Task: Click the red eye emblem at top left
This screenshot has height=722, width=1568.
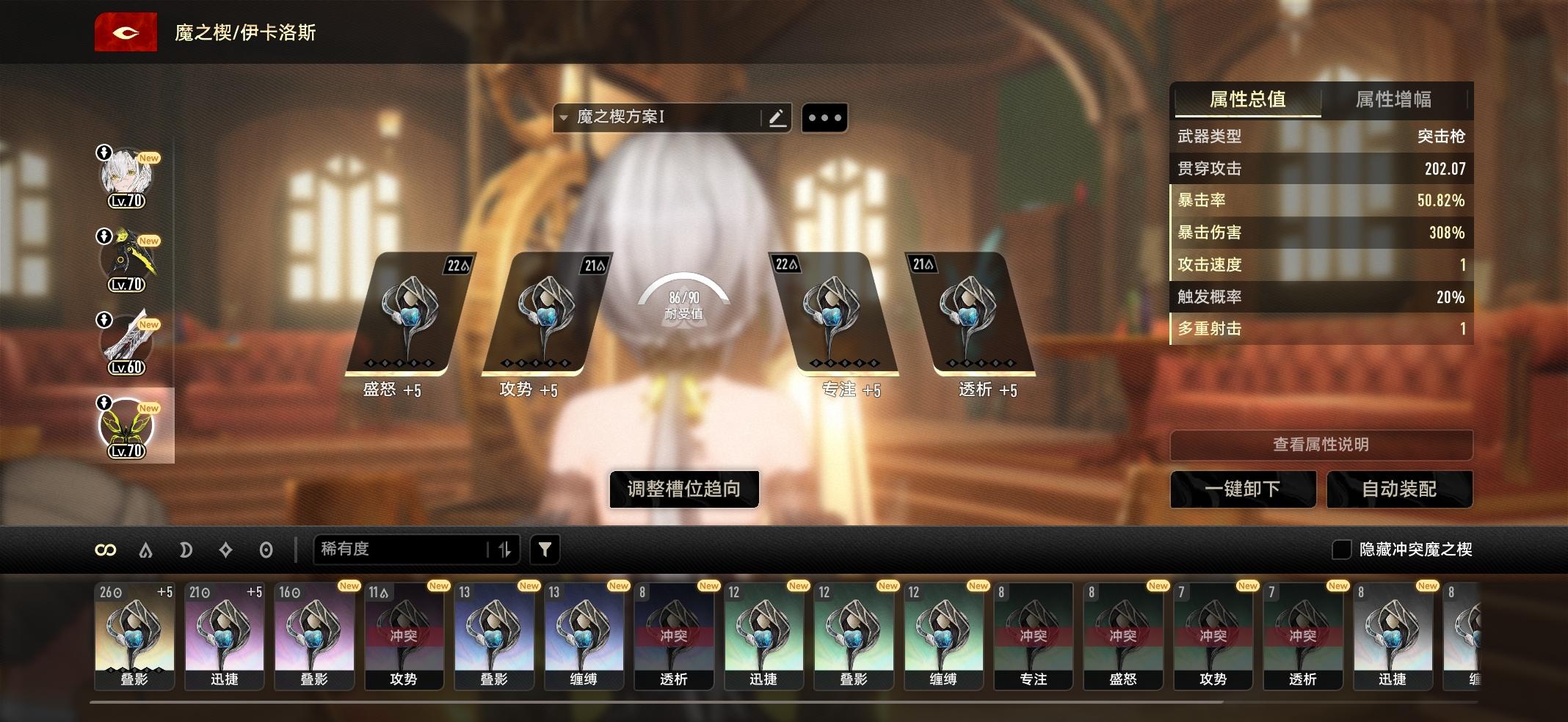Action: (x=126, y=32)
